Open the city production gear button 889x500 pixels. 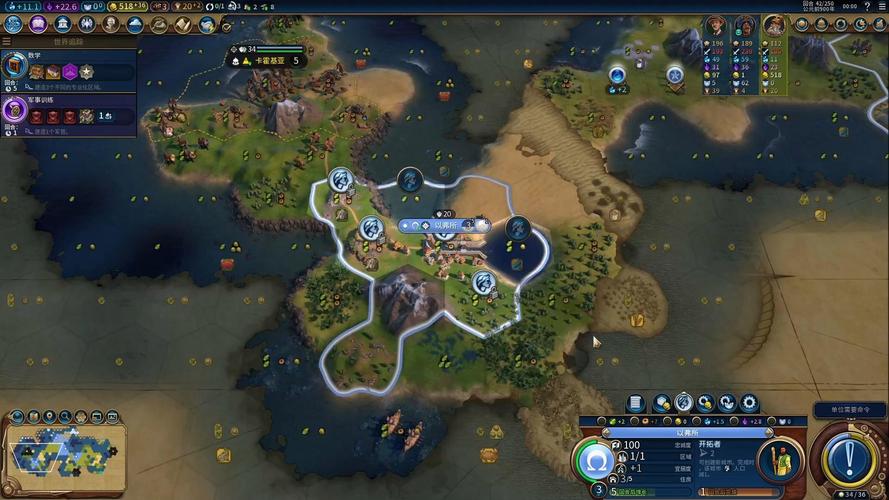click(x=749, y=403)
